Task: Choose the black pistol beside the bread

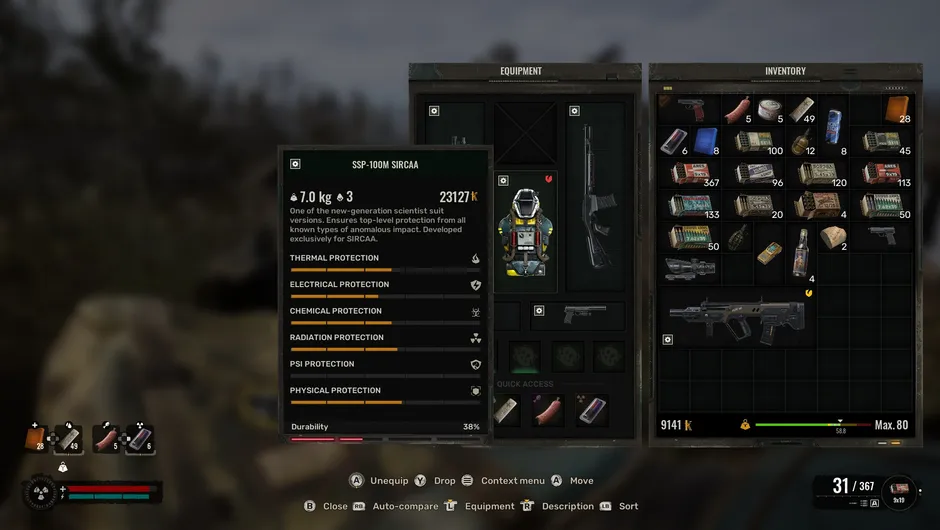Action: [x=882, y=234]
